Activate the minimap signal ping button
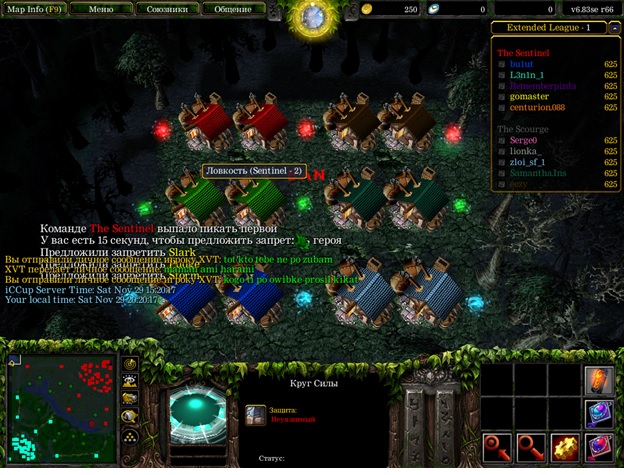The height and width of the screenshot is (475, 631). [130, 363]
